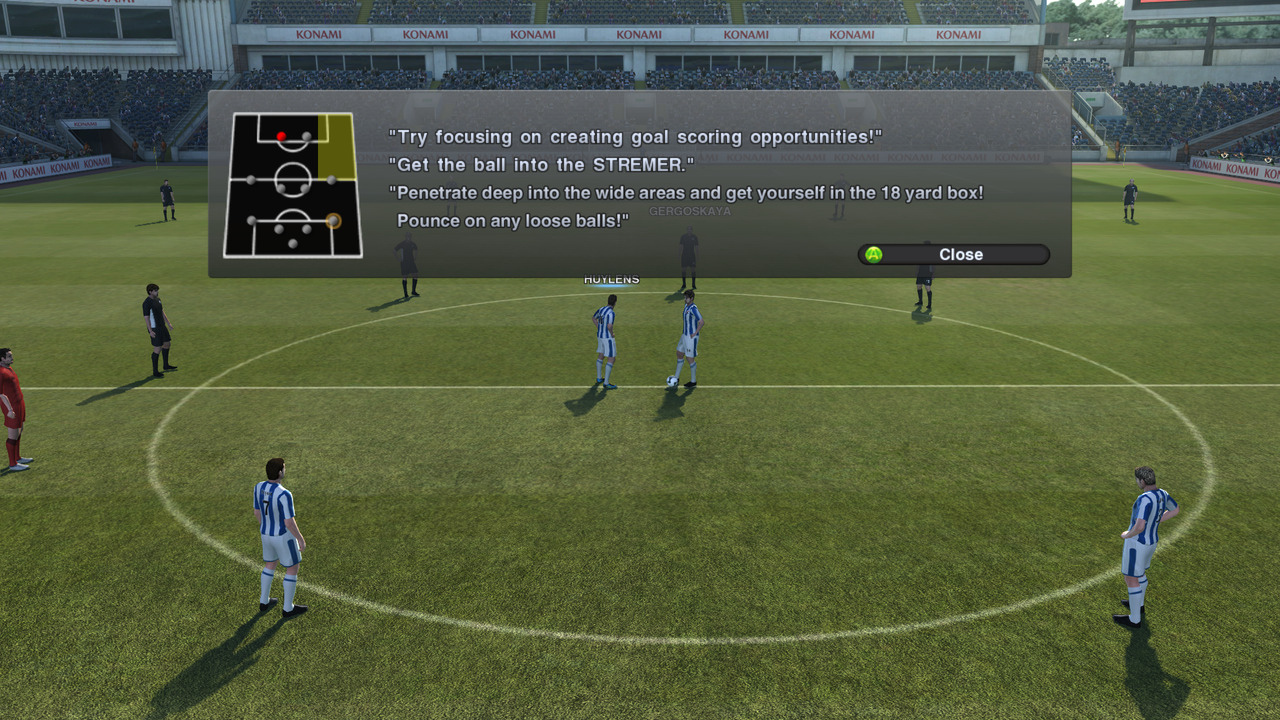Click the second forward dot beside the red marker
Image resolution: width=1280 pixels, height=720 pixels.
click(307, 135)
